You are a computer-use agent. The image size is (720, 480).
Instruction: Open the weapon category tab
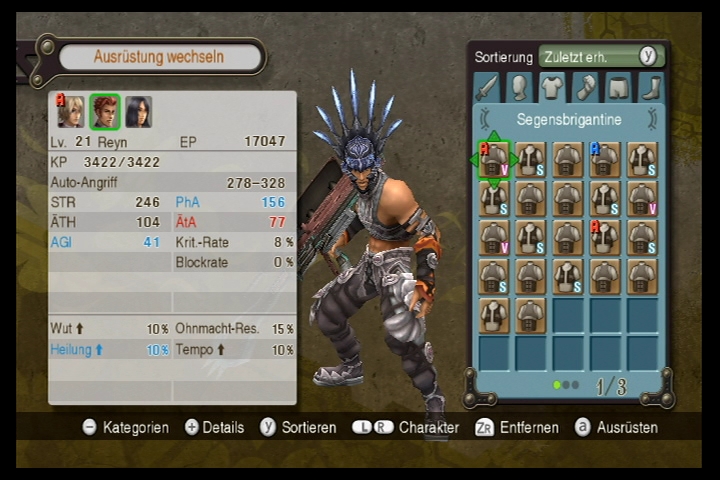tap(487, 88)
